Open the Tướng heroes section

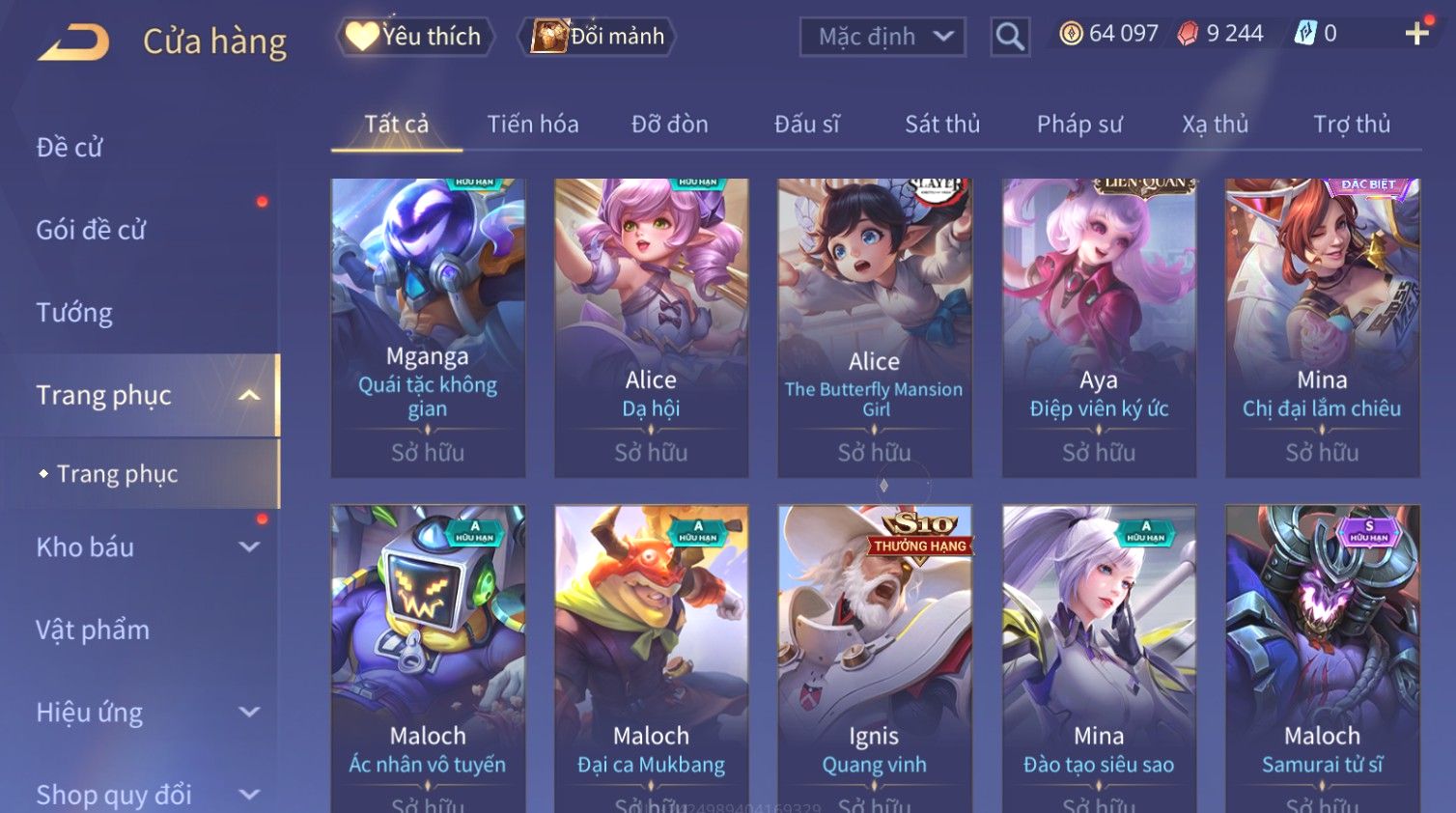point(74,313)
